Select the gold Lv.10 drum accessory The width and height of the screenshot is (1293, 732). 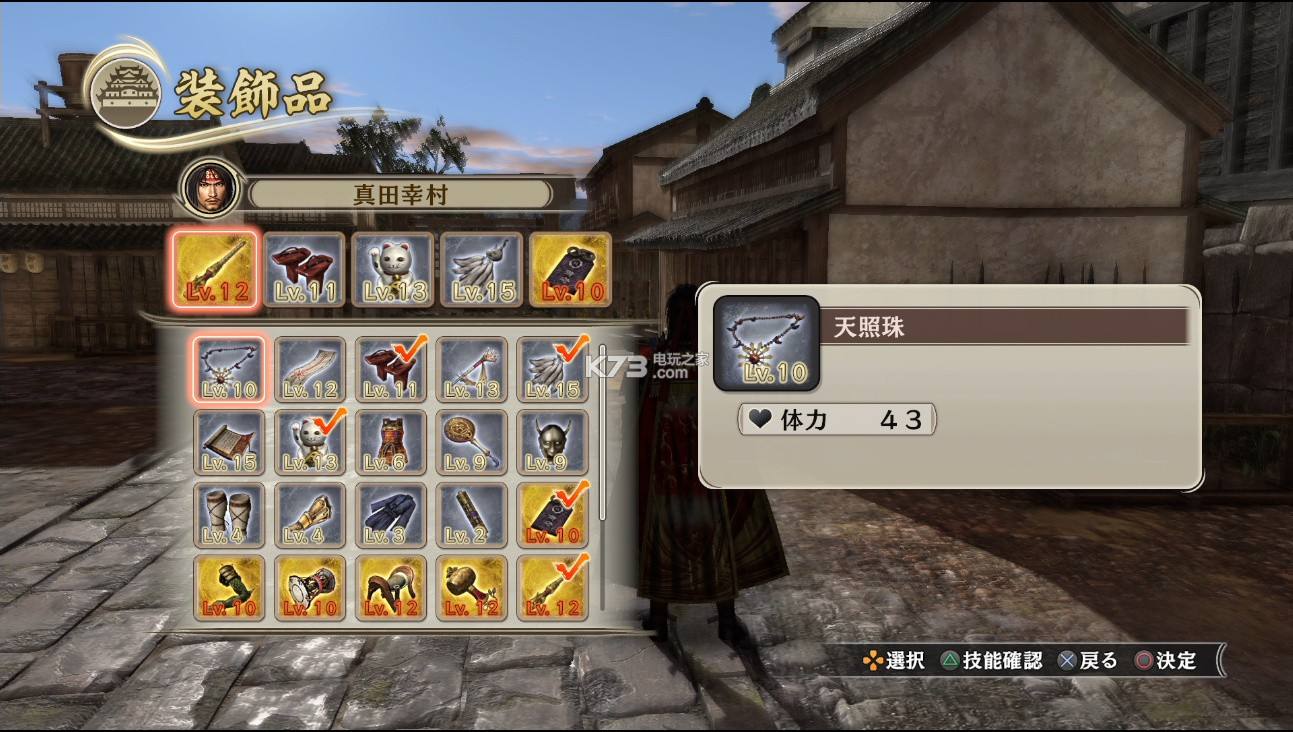click(x=310, y=587)
